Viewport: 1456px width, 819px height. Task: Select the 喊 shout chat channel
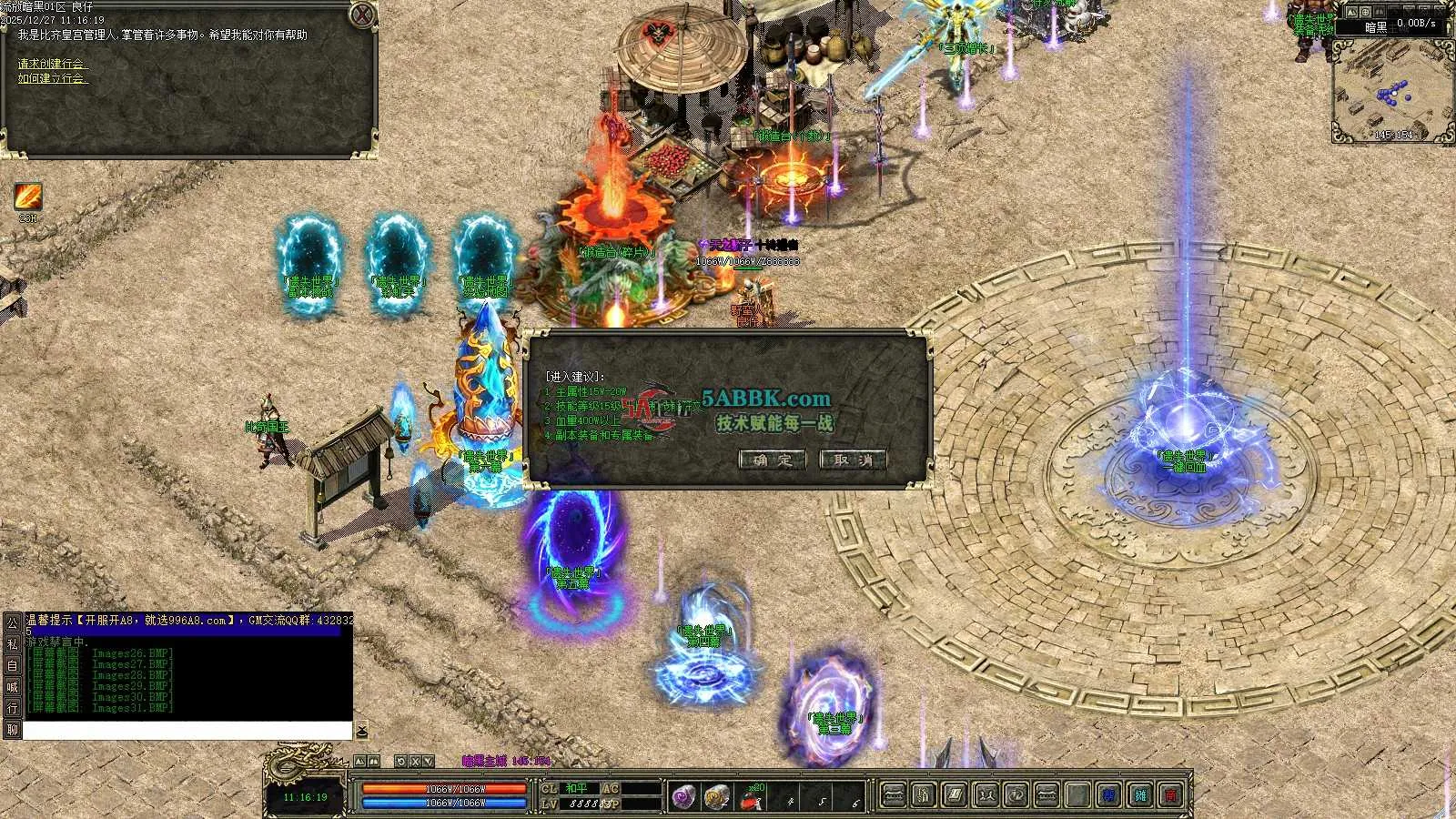click(12, 687)
